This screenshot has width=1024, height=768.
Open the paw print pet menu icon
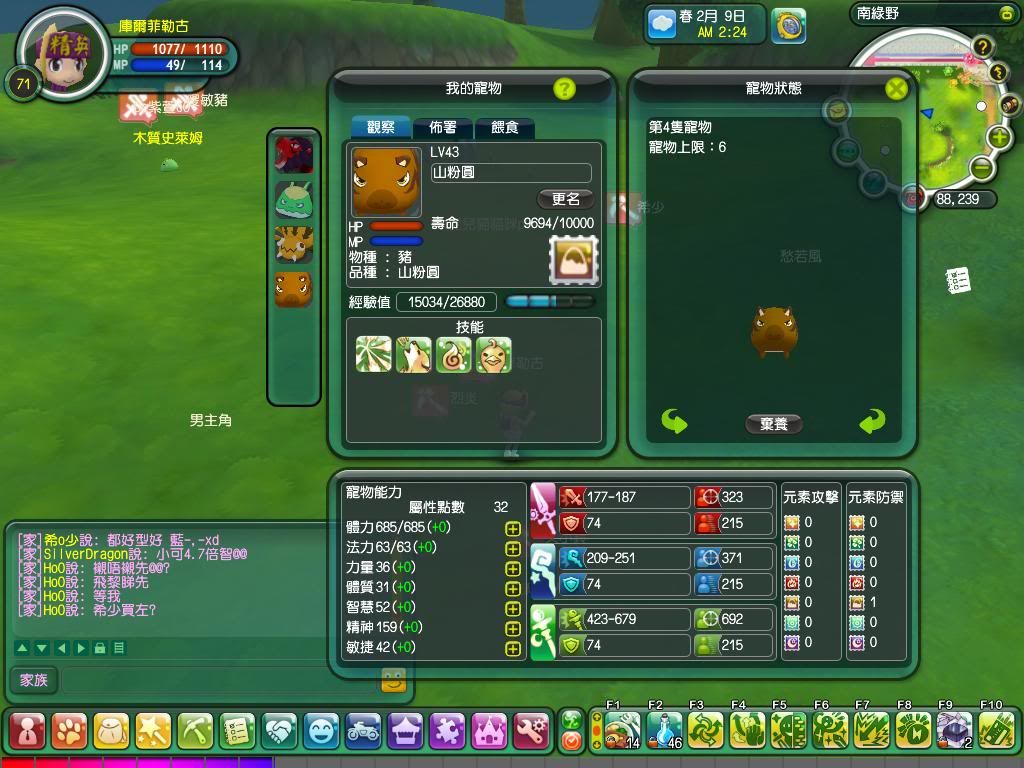(x=69, y=731)
